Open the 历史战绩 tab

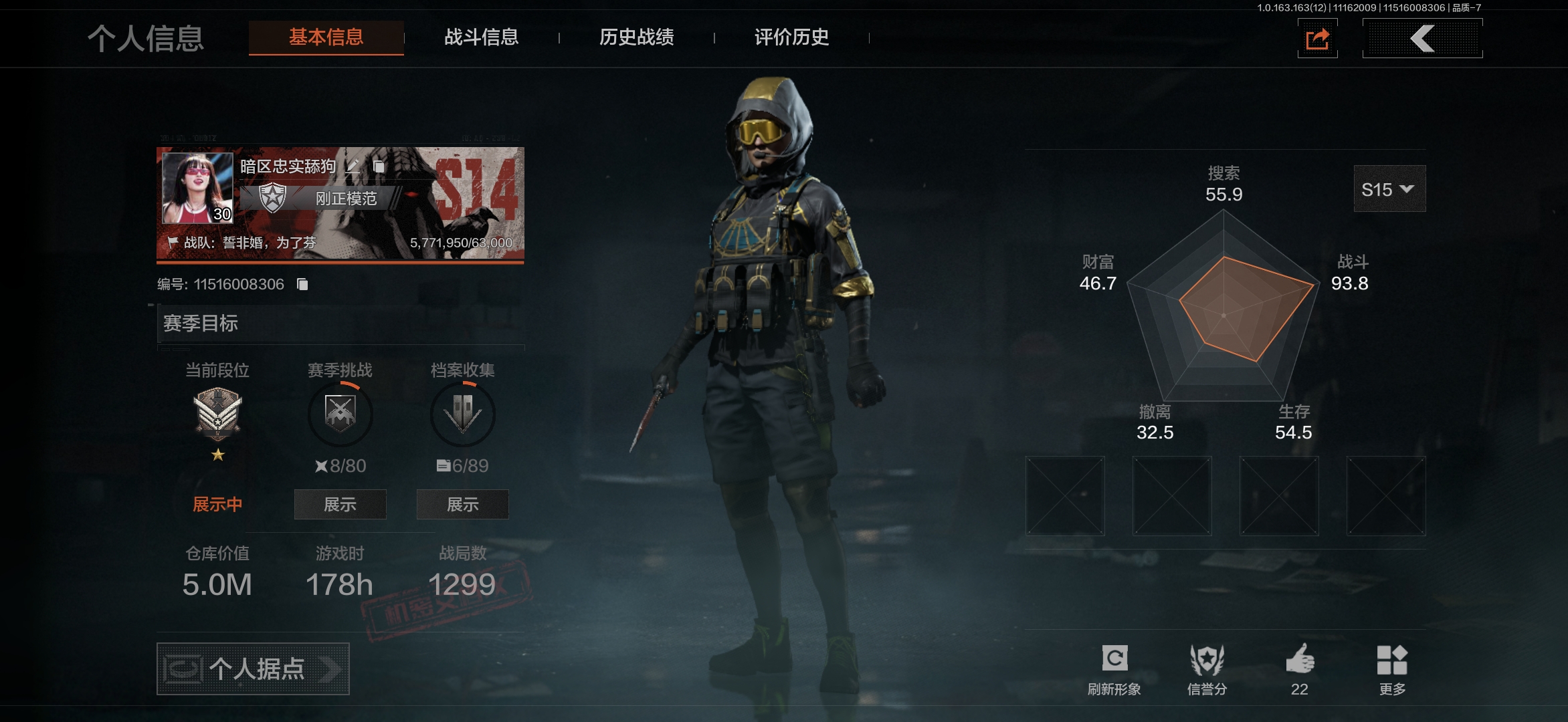[x=636, y=37]
